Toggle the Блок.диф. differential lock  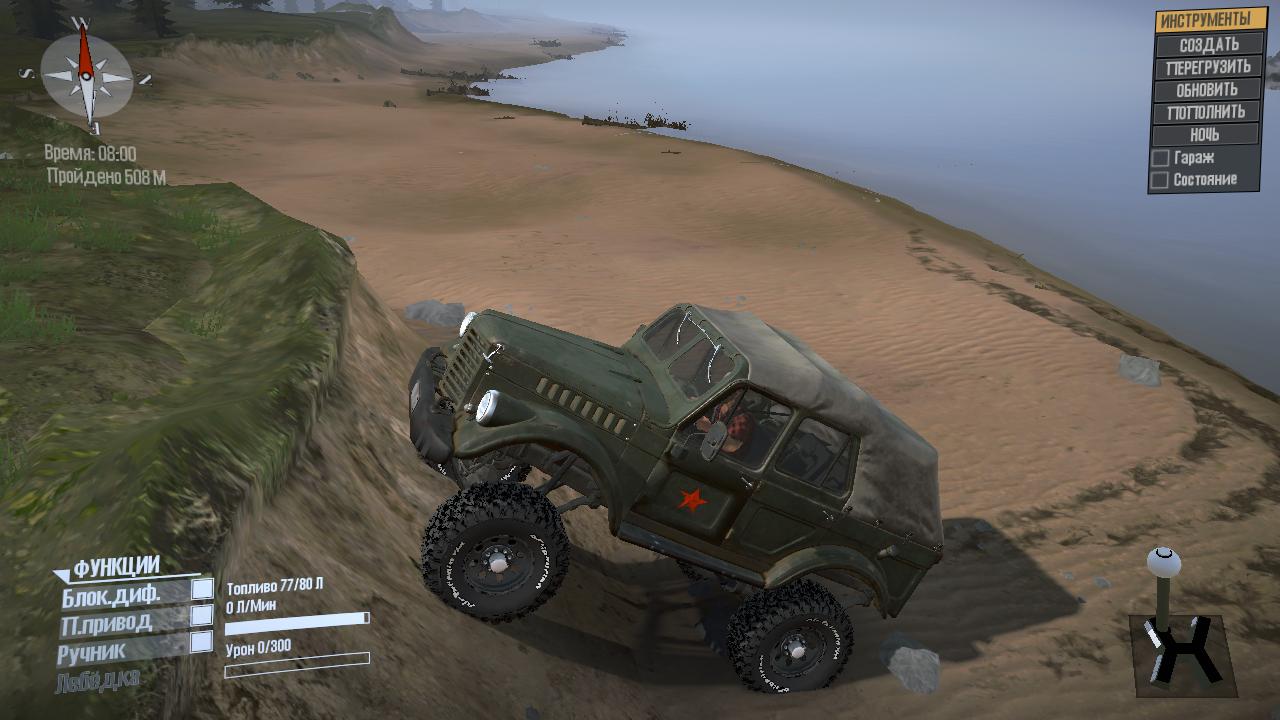[x=202, y=591]
